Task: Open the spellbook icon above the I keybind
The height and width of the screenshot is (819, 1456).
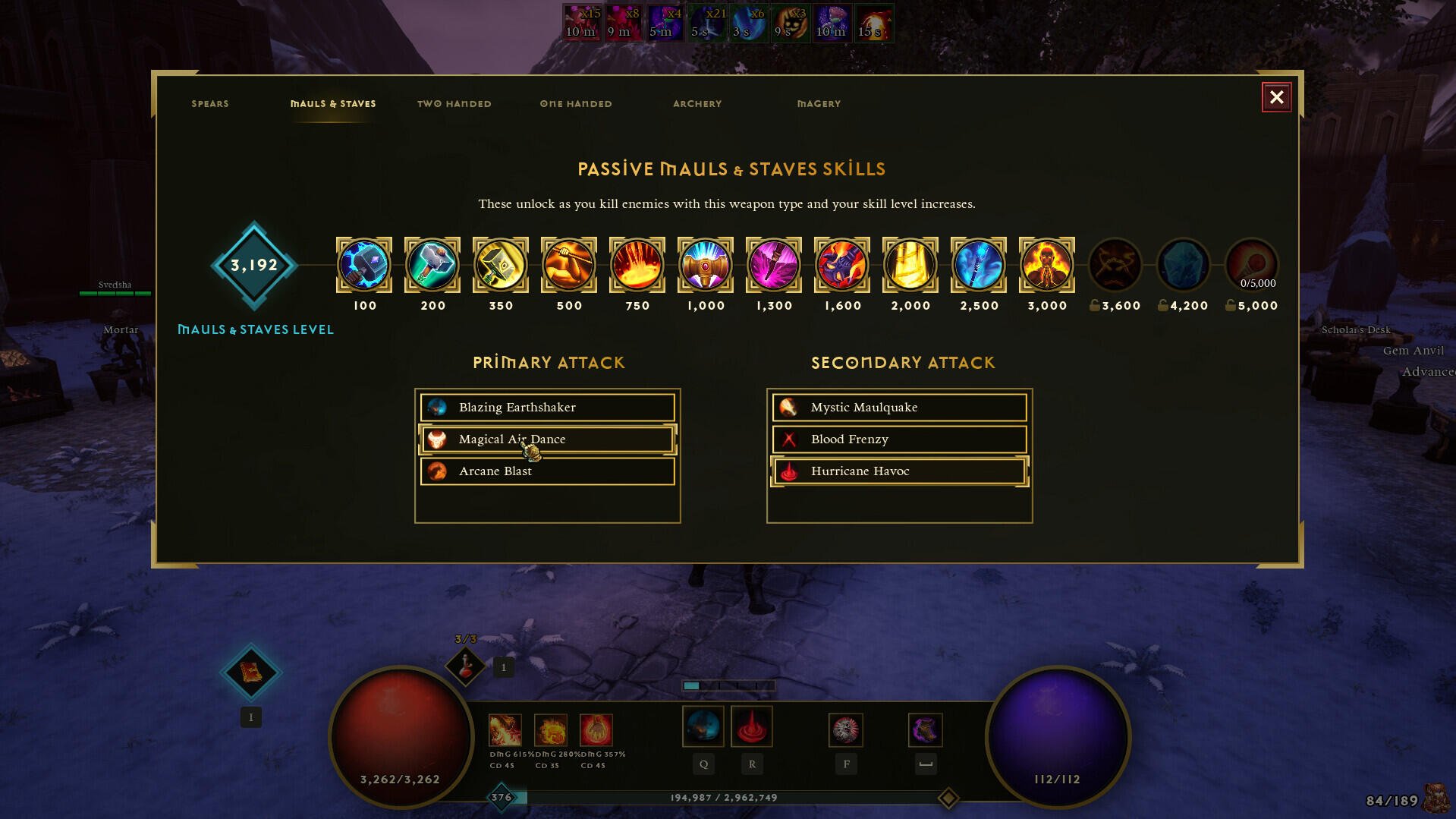Action: pos(250,673)
